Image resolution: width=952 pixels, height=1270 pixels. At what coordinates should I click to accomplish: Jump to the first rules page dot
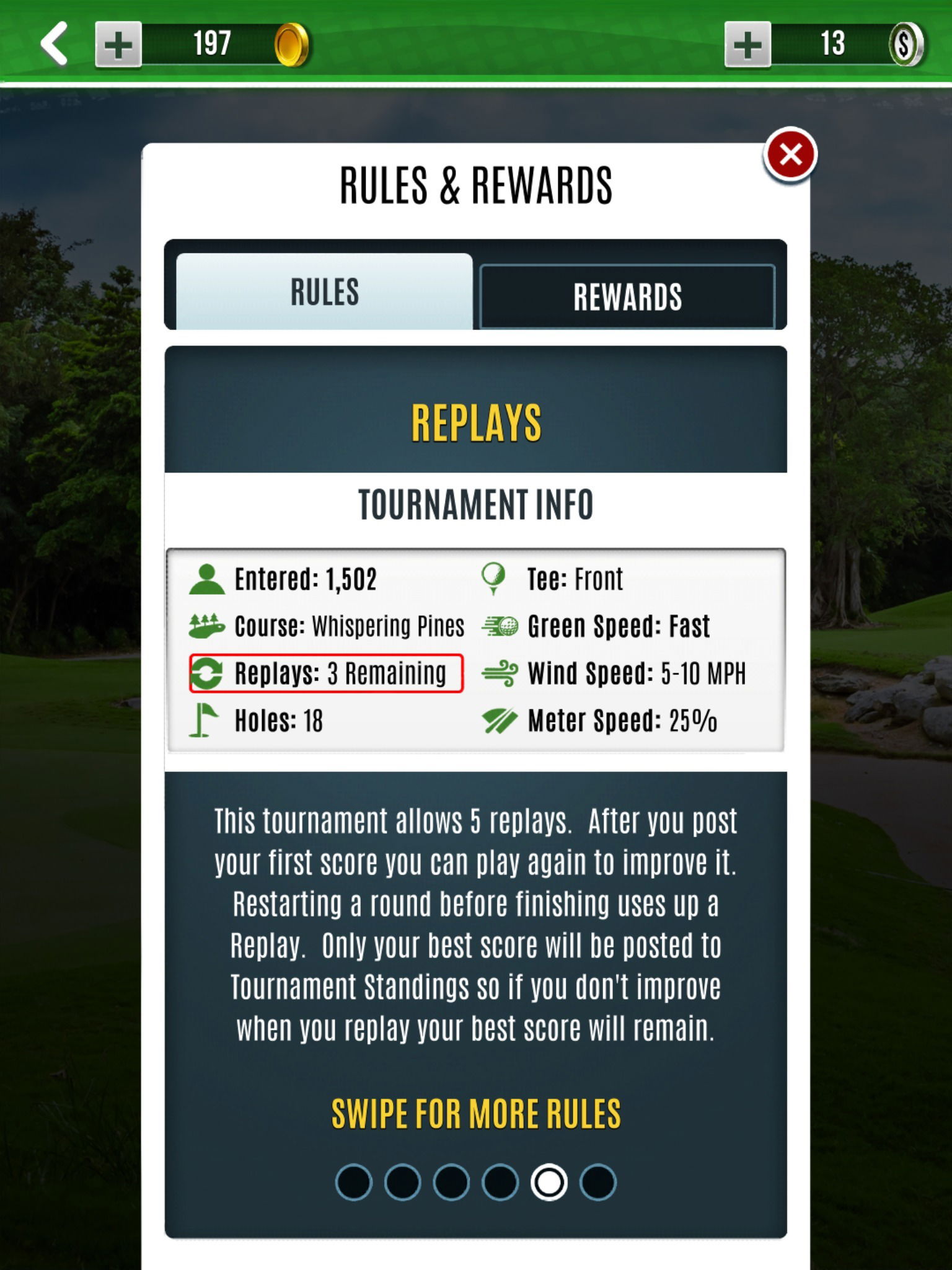point(354,1182)
